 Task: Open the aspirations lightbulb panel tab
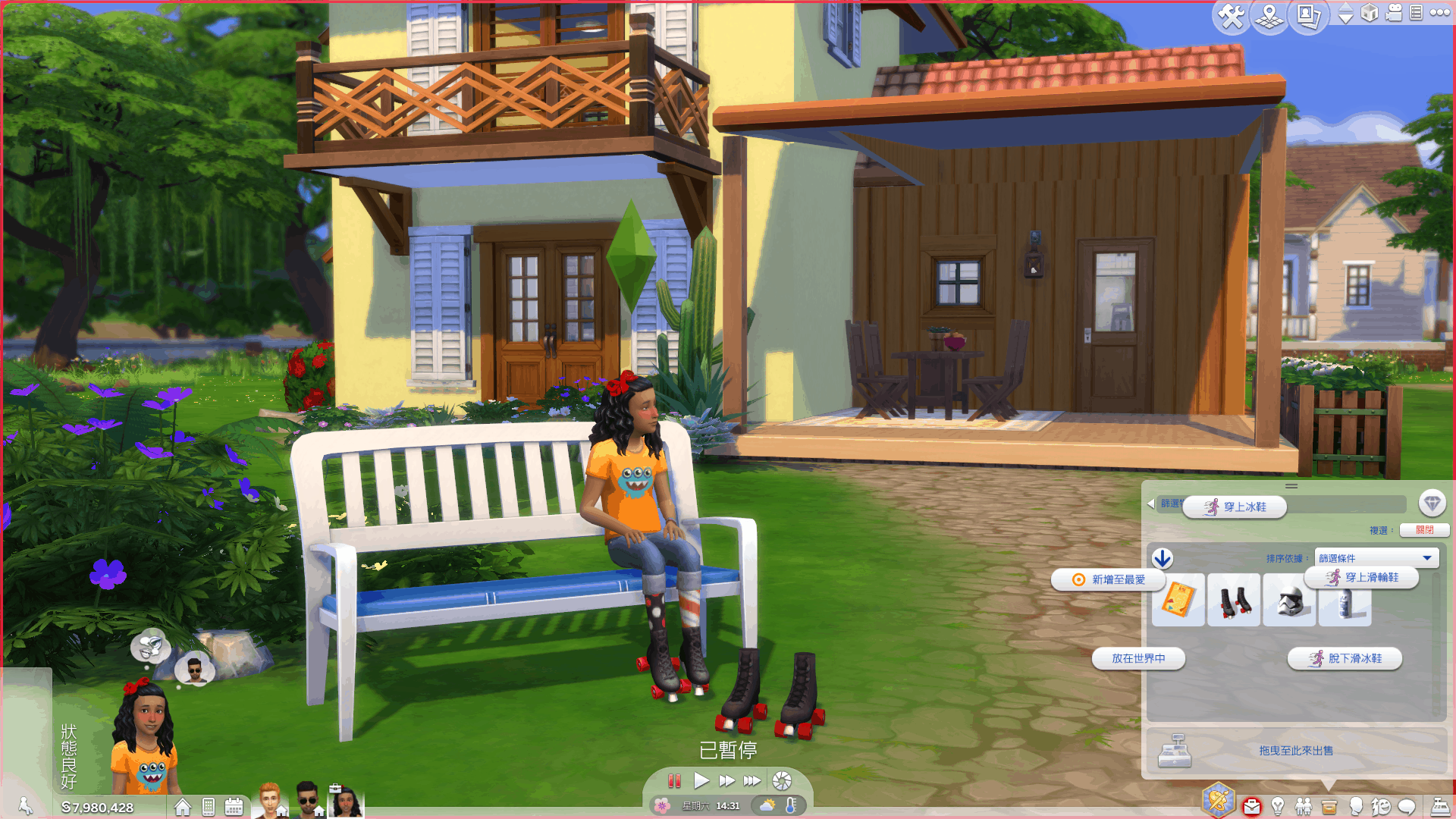pos(1278,805)
